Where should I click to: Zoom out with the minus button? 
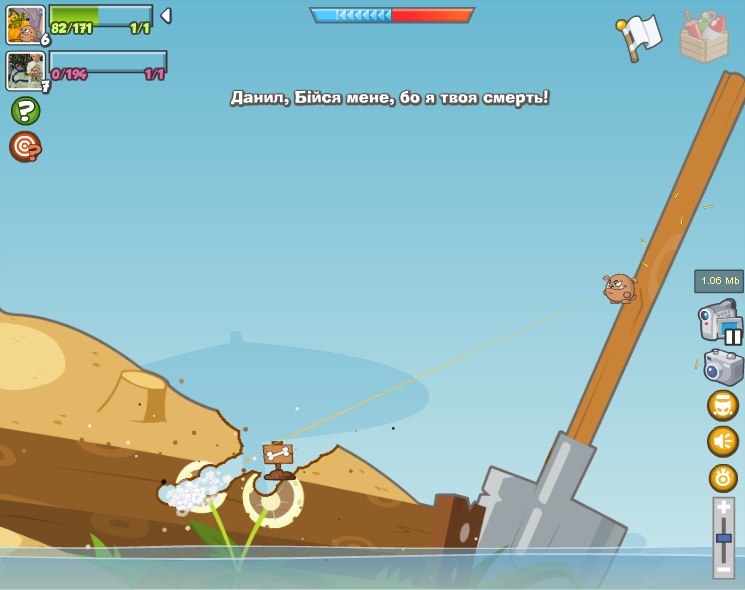[x=724, y=568]
